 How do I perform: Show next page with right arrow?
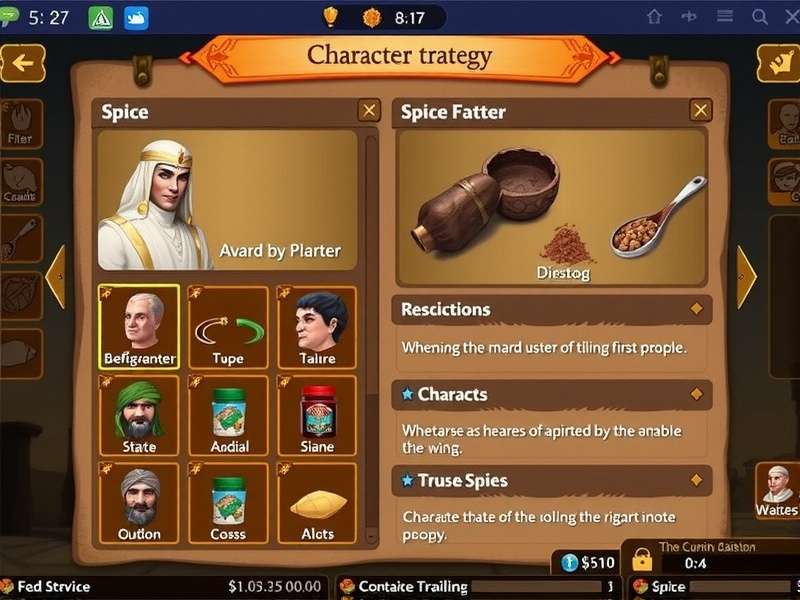[x=746, y=277]
